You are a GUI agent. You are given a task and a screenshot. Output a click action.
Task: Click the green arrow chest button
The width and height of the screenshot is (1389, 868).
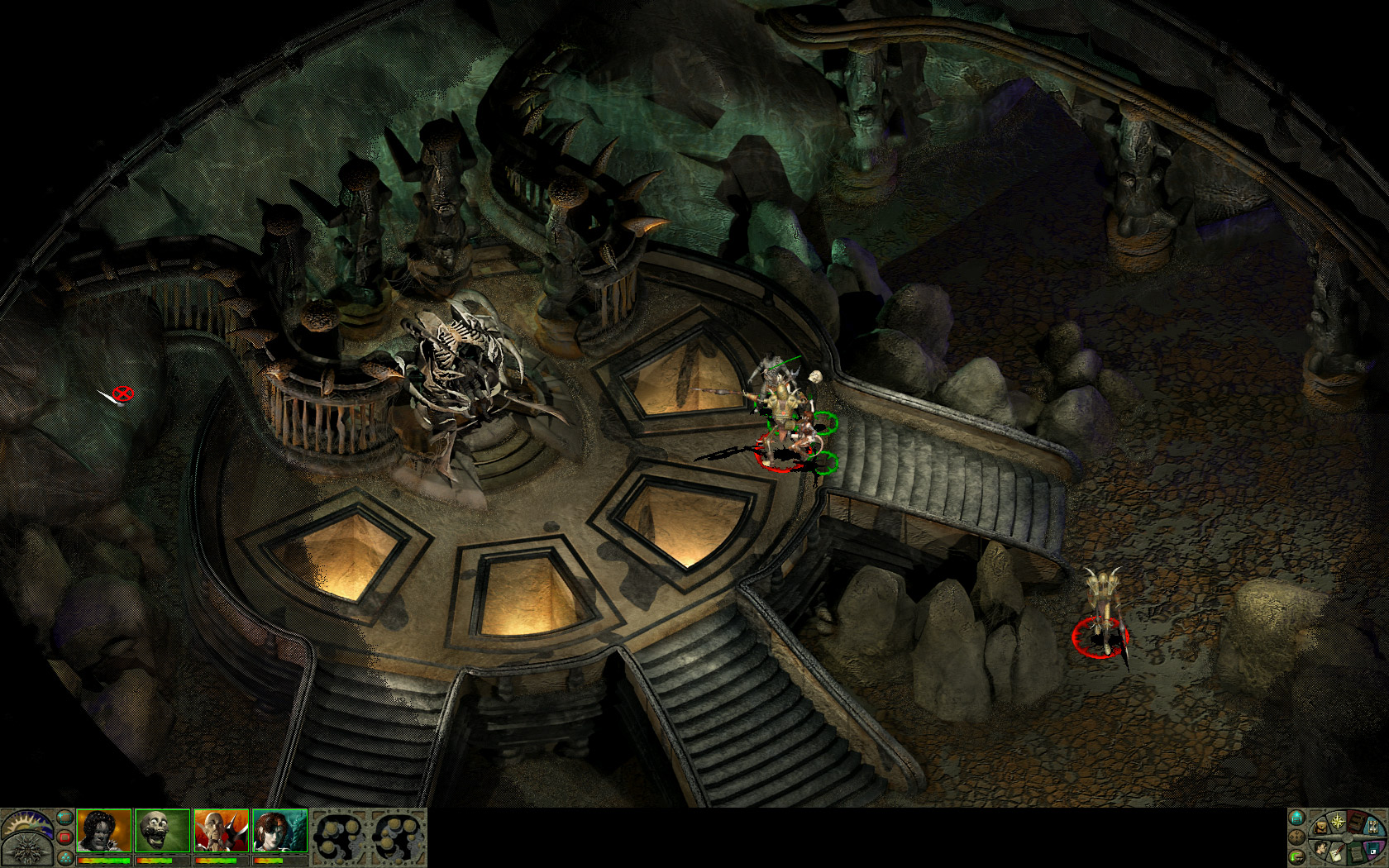(x=1296, y=857)
